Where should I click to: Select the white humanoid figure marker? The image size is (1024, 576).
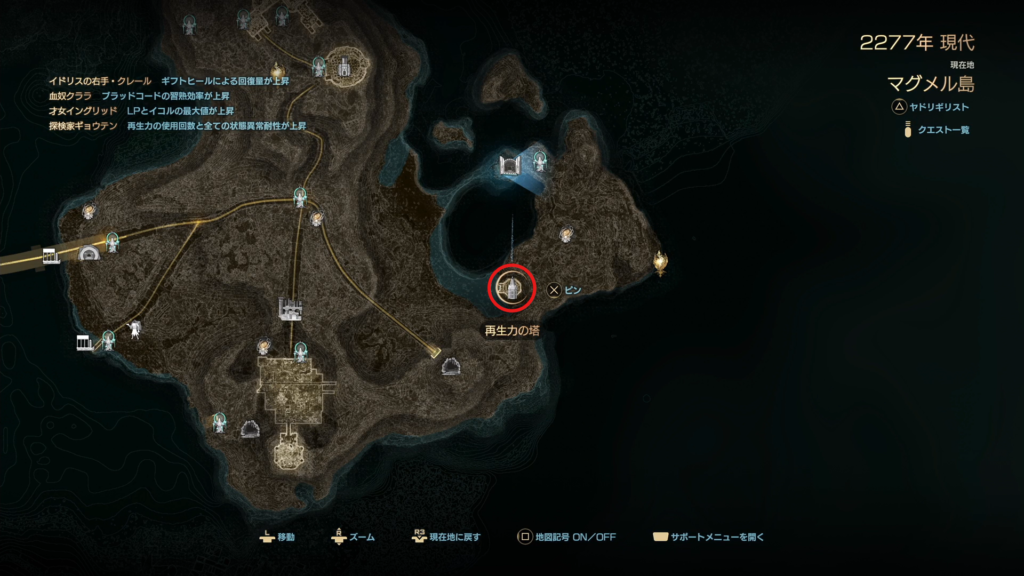(133, 328)
